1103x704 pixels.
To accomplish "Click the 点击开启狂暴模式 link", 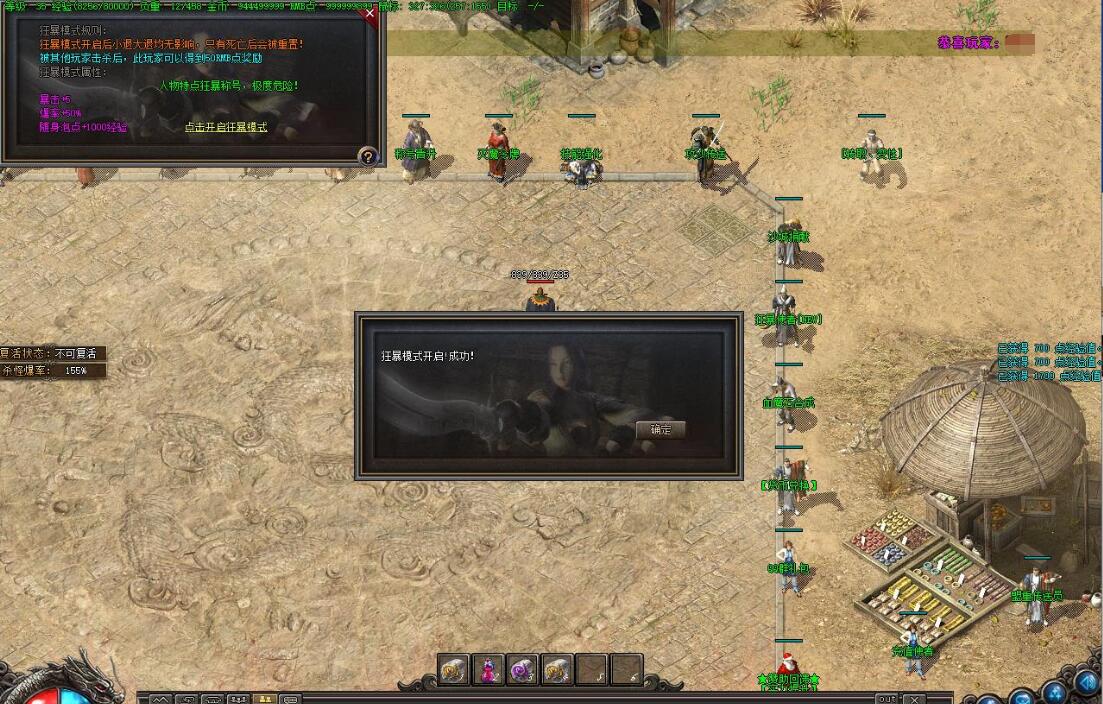I will pos(226,128).
